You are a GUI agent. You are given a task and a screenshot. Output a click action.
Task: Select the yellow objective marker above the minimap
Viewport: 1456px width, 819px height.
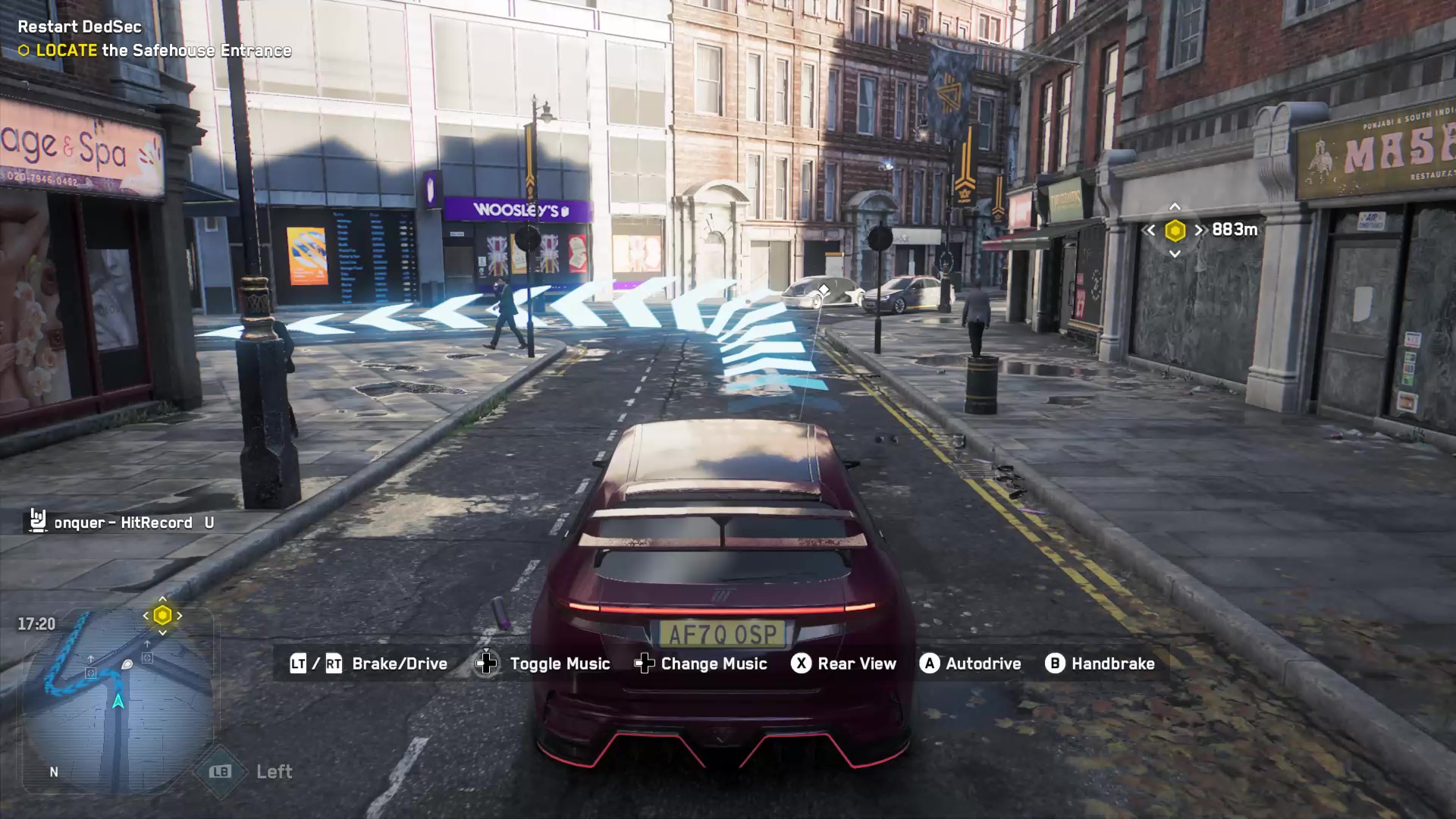tap(162, 616)
